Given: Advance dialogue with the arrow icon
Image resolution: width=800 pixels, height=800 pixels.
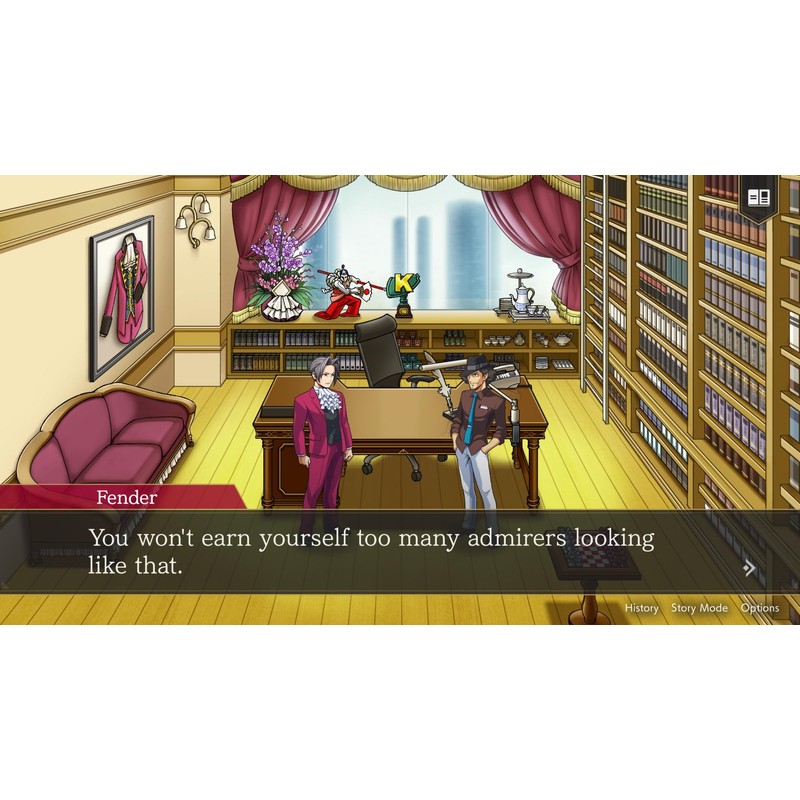Looking at the screenshot, I should click(x=749, y=569).
